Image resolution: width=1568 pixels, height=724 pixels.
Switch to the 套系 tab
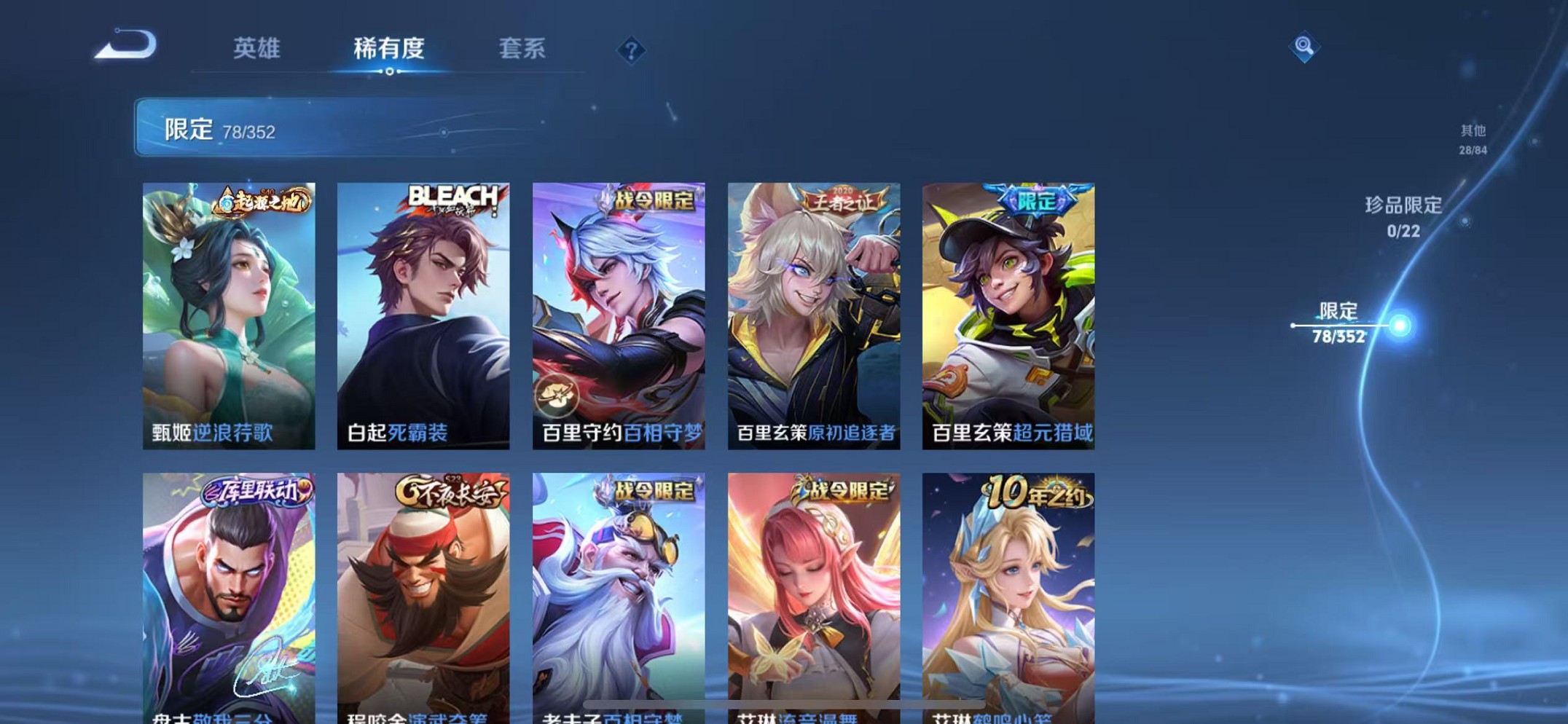tap(523, 48)
